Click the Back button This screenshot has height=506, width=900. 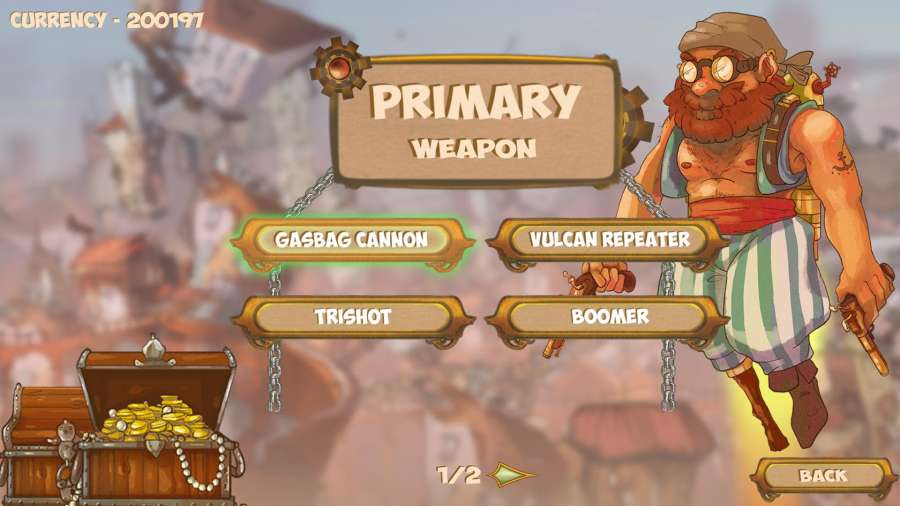tap(822, 476)
